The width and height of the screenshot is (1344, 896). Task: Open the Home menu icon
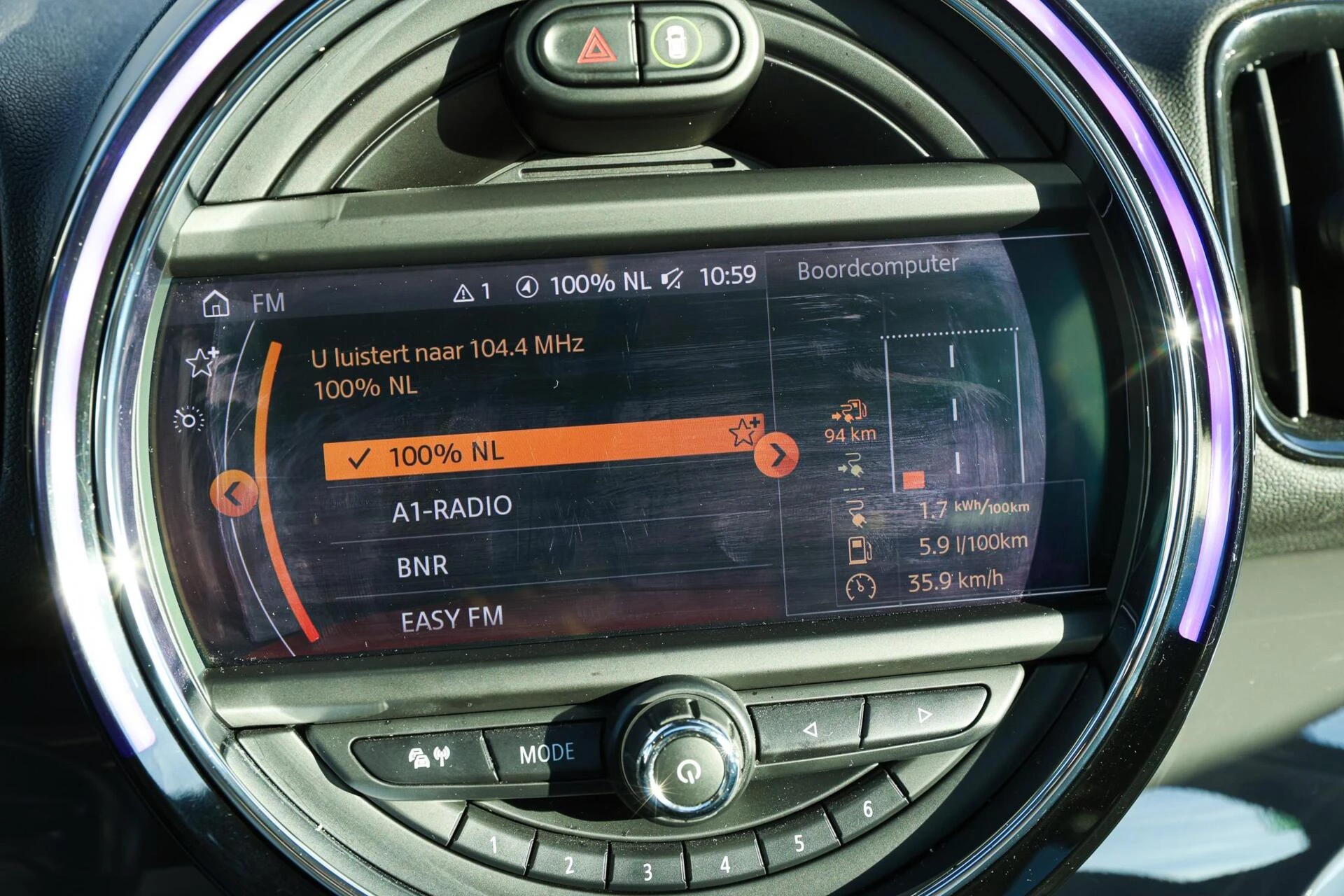[216, 304]
